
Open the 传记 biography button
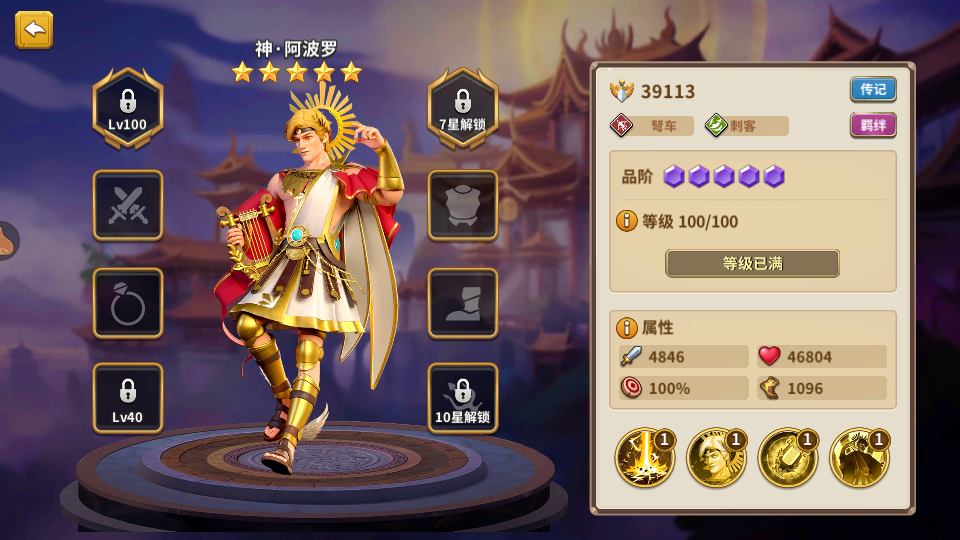[873, 89]
